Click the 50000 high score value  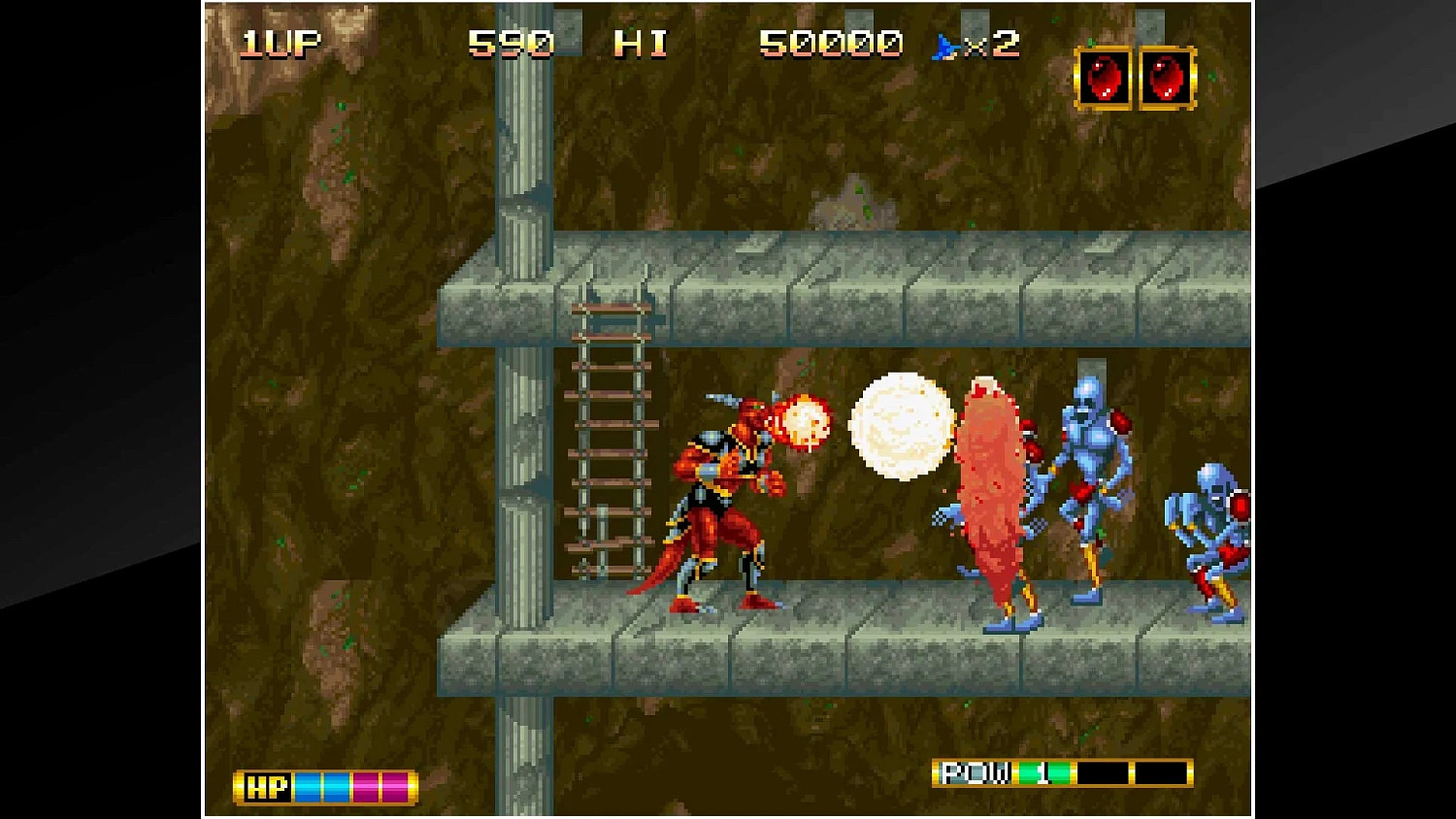coord(830,44)
